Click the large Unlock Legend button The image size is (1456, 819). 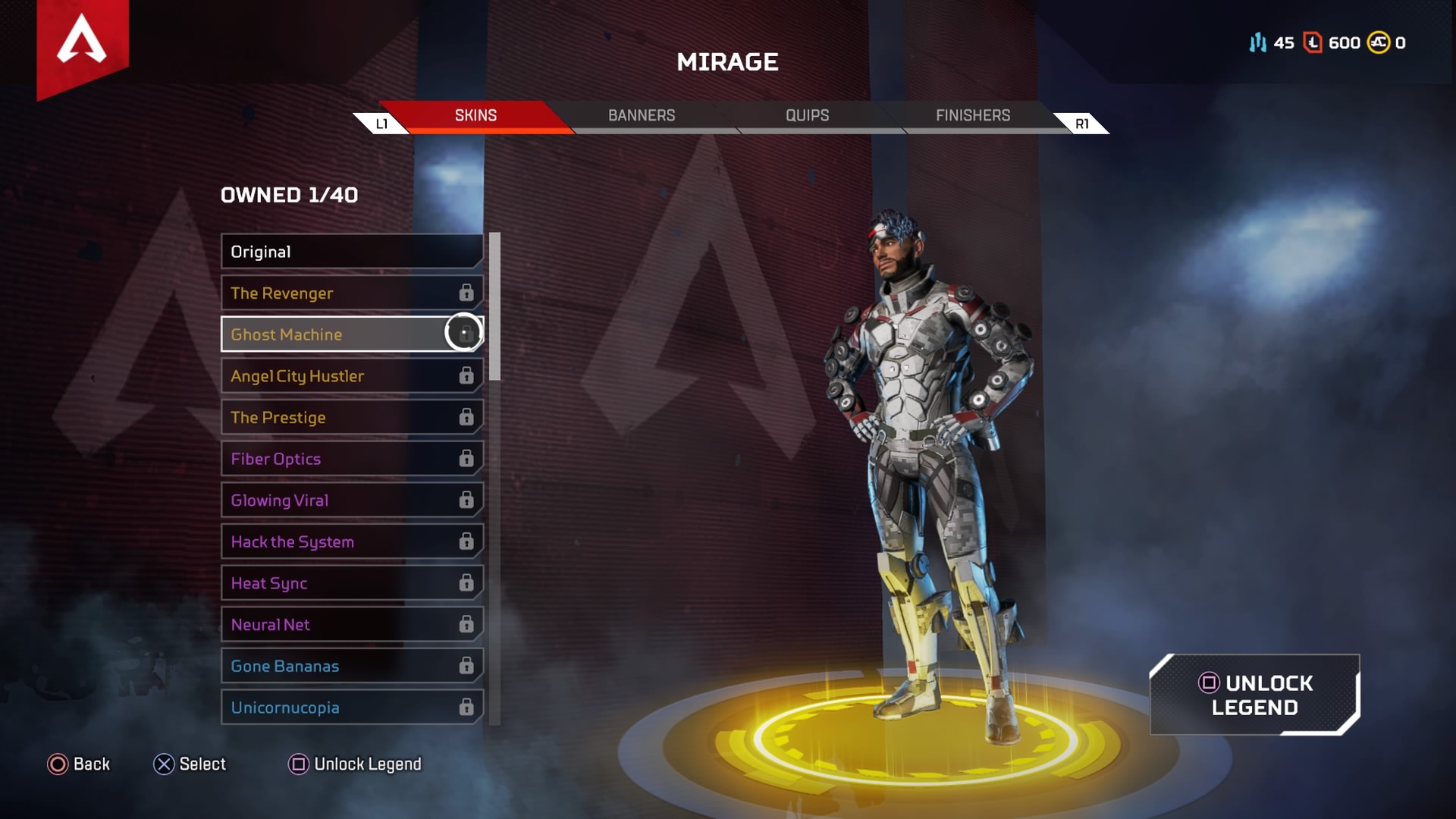click(x=1254, y=695)
